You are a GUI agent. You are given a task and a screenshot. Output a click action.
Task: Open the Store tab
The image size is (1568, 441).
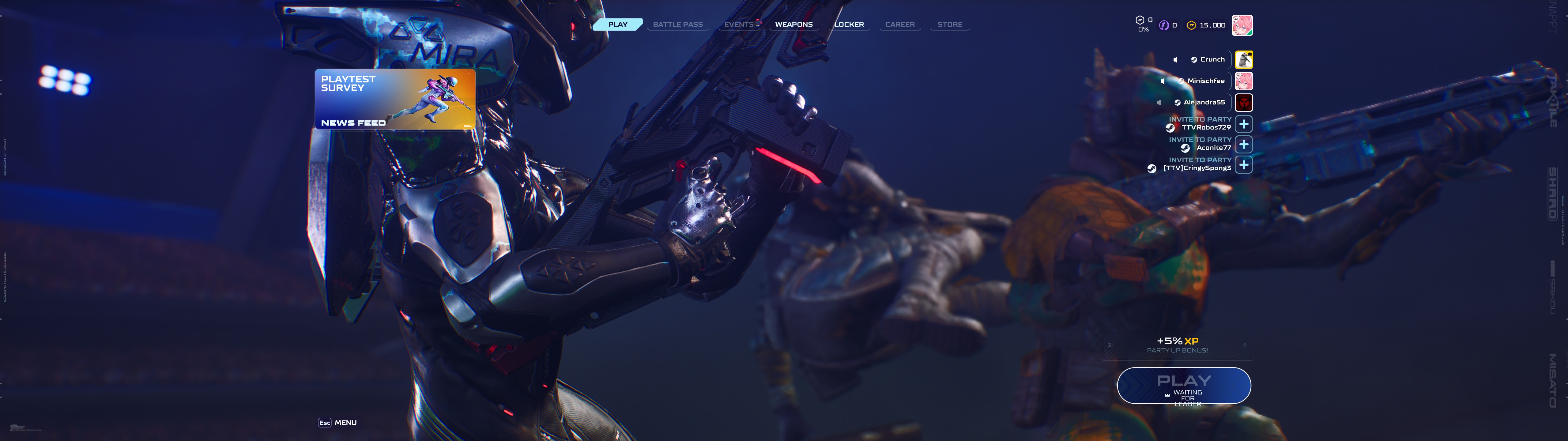pyautogui.click(x=950, y=24)
